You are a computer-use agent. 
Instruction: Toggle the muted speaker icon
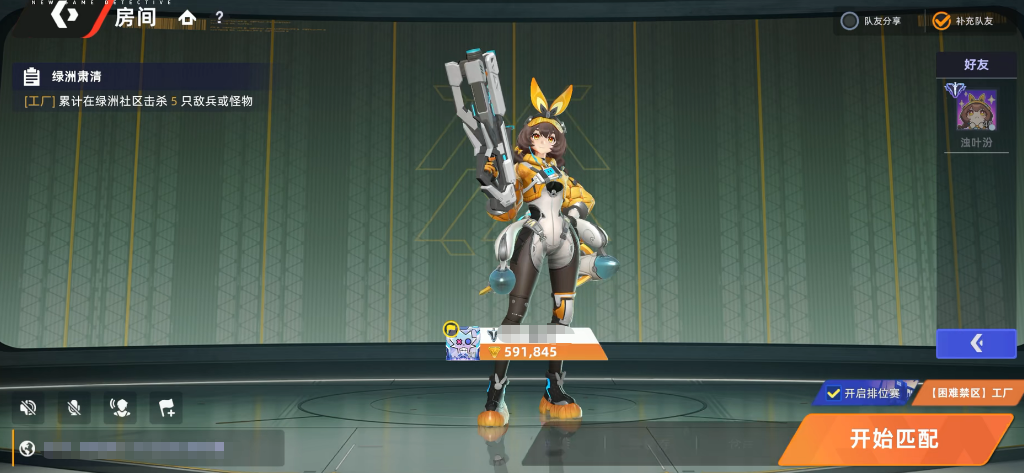point(28,407)
